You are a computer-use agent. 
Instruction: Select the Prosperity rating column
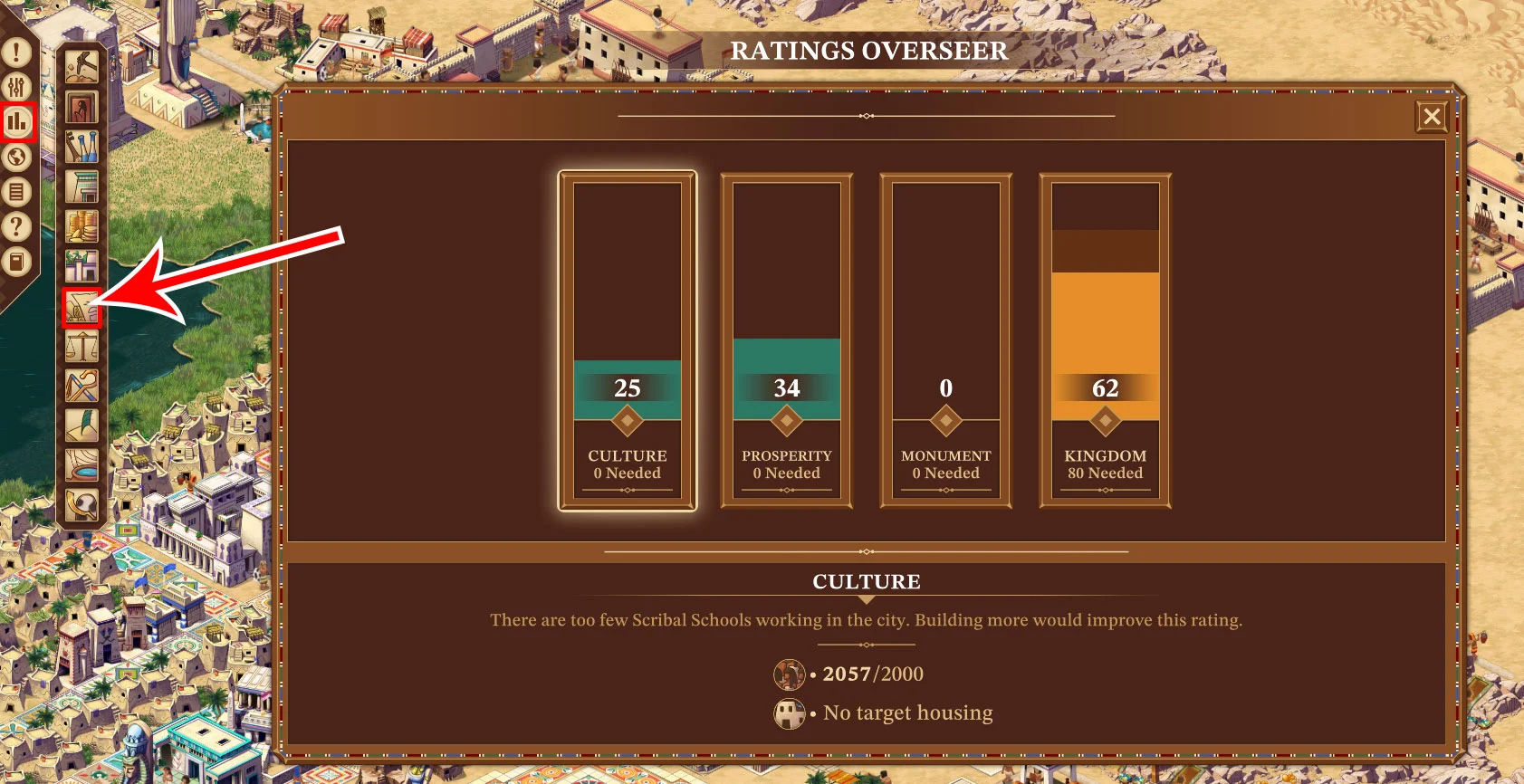[786, 340]
